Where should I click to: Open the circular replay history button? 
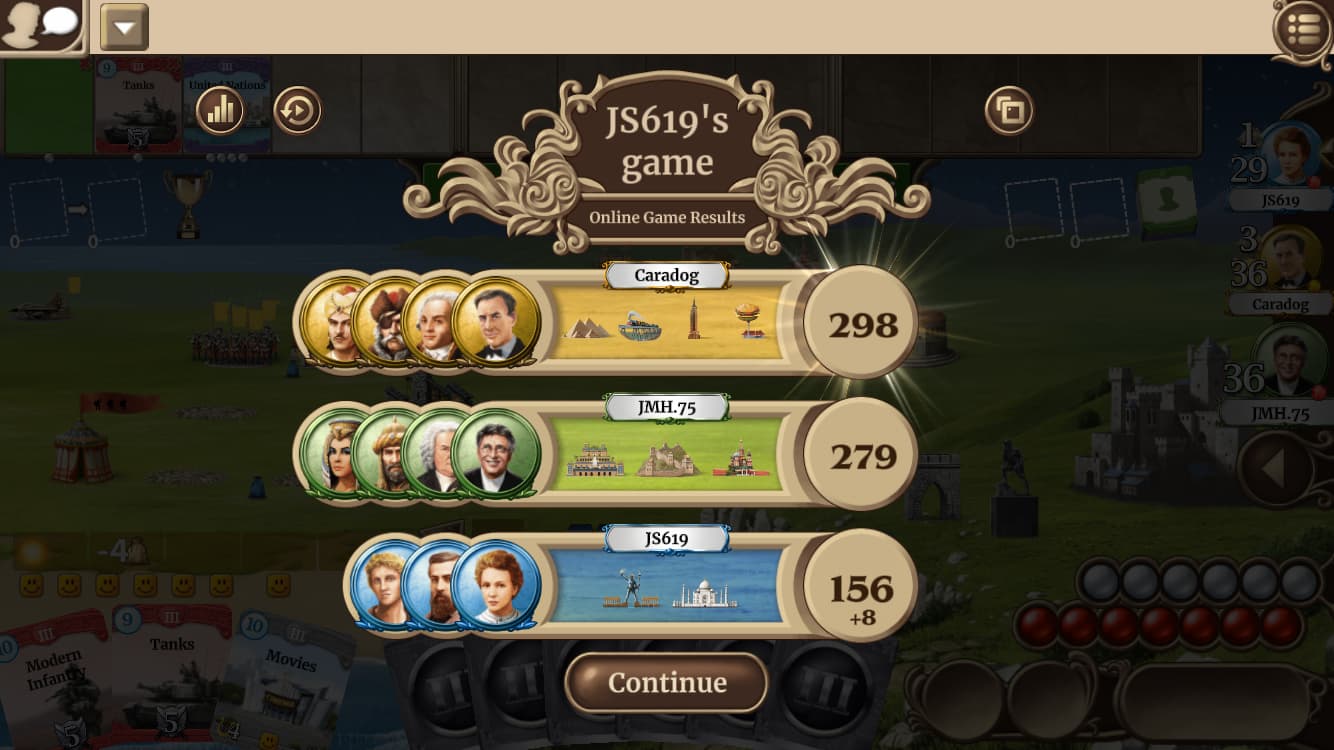pyautogui.click(x=297, y=110)
